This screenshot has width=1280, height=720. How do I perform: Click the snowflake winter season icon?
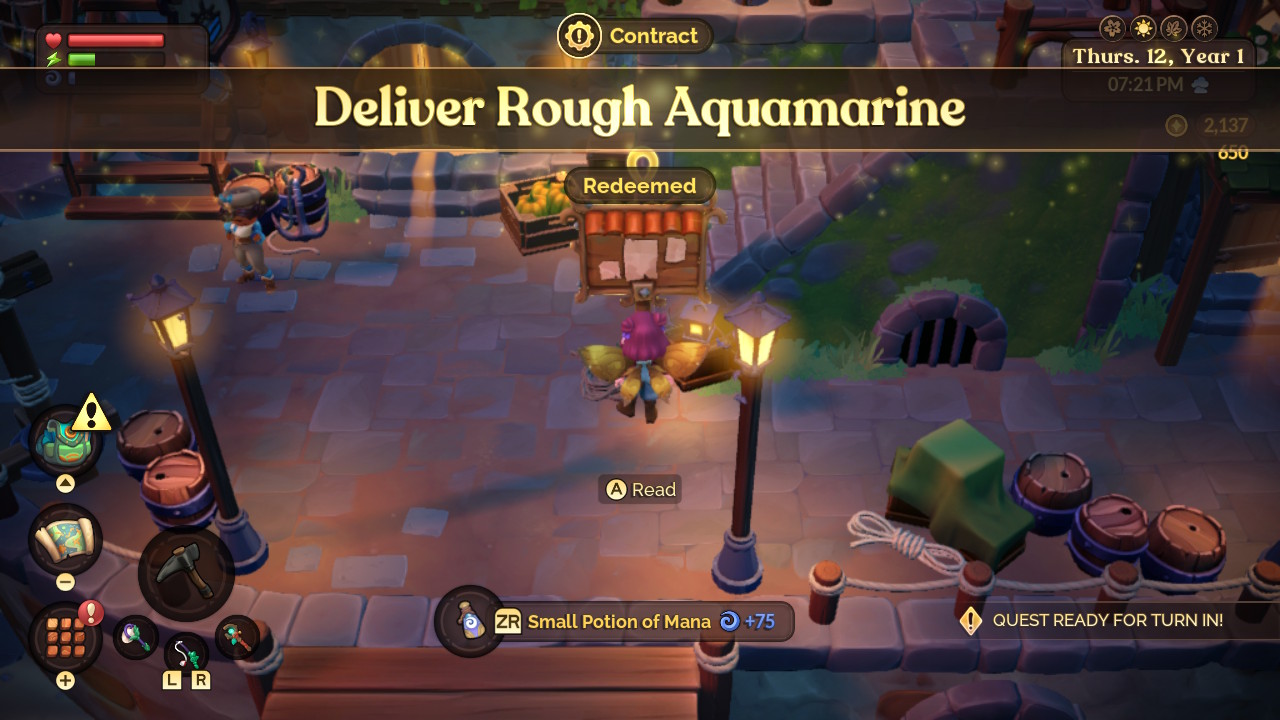point(1203,28)
